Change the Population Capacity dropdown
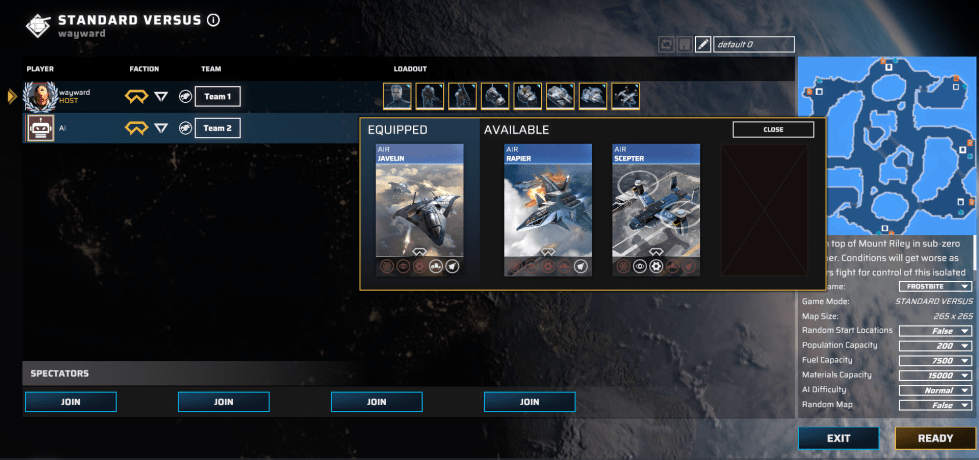 point(935,346)
